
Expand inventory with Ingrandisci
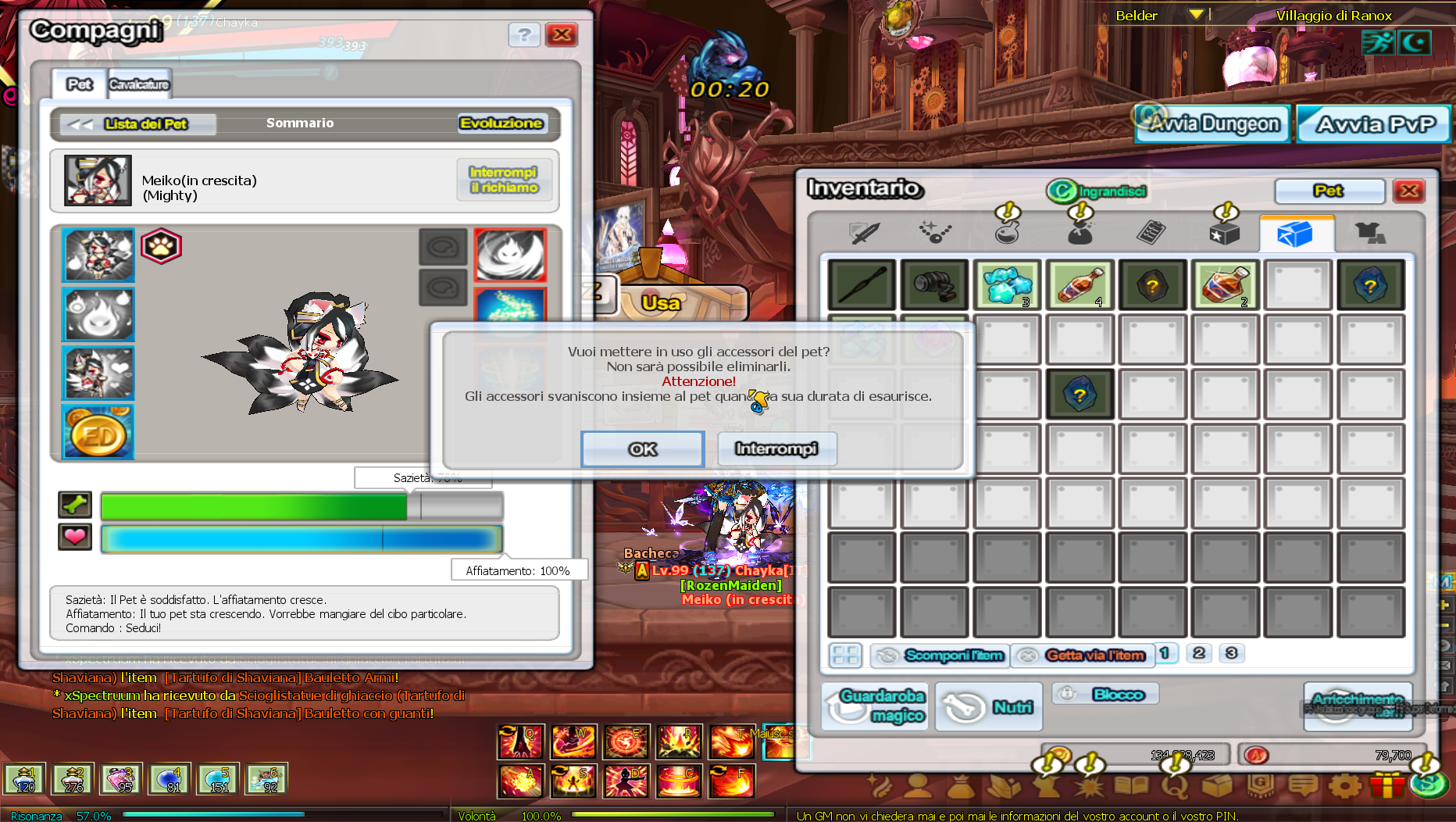pyautogui.click(x=1098, y=191)
